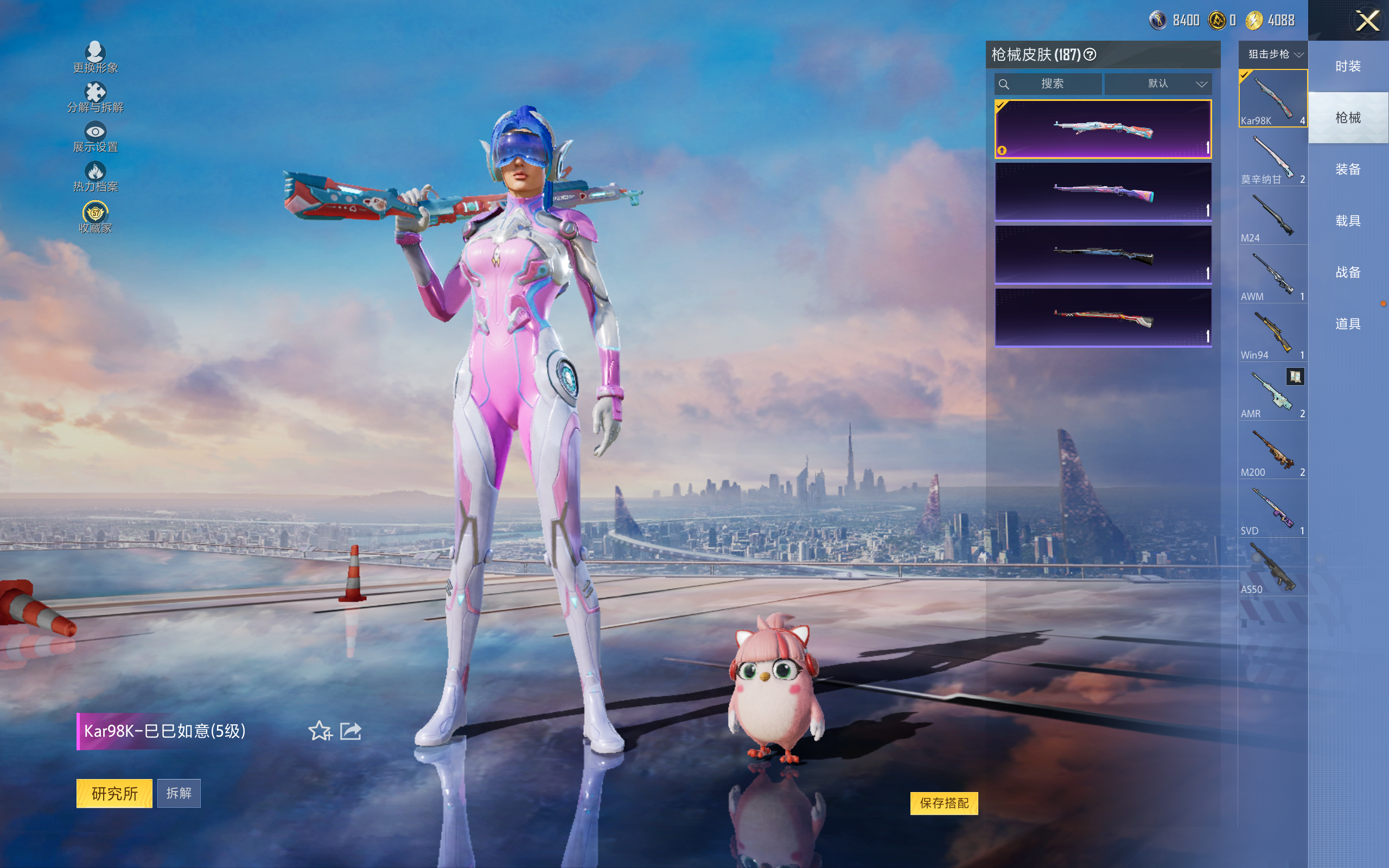Close the wardrobe screen

1367,21
